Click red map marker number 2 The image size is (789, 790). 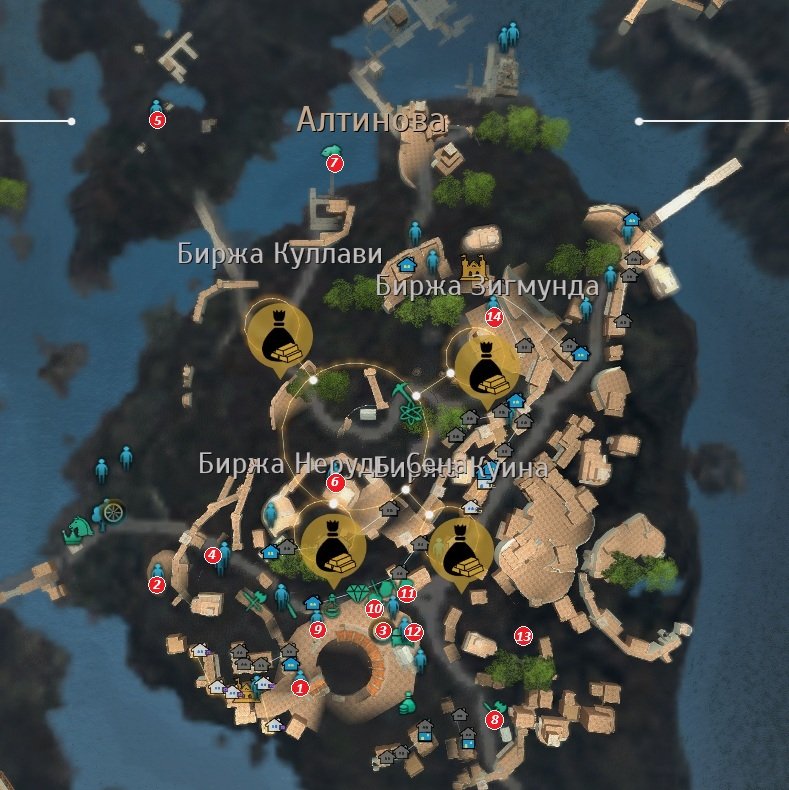(x=157, y=585)
